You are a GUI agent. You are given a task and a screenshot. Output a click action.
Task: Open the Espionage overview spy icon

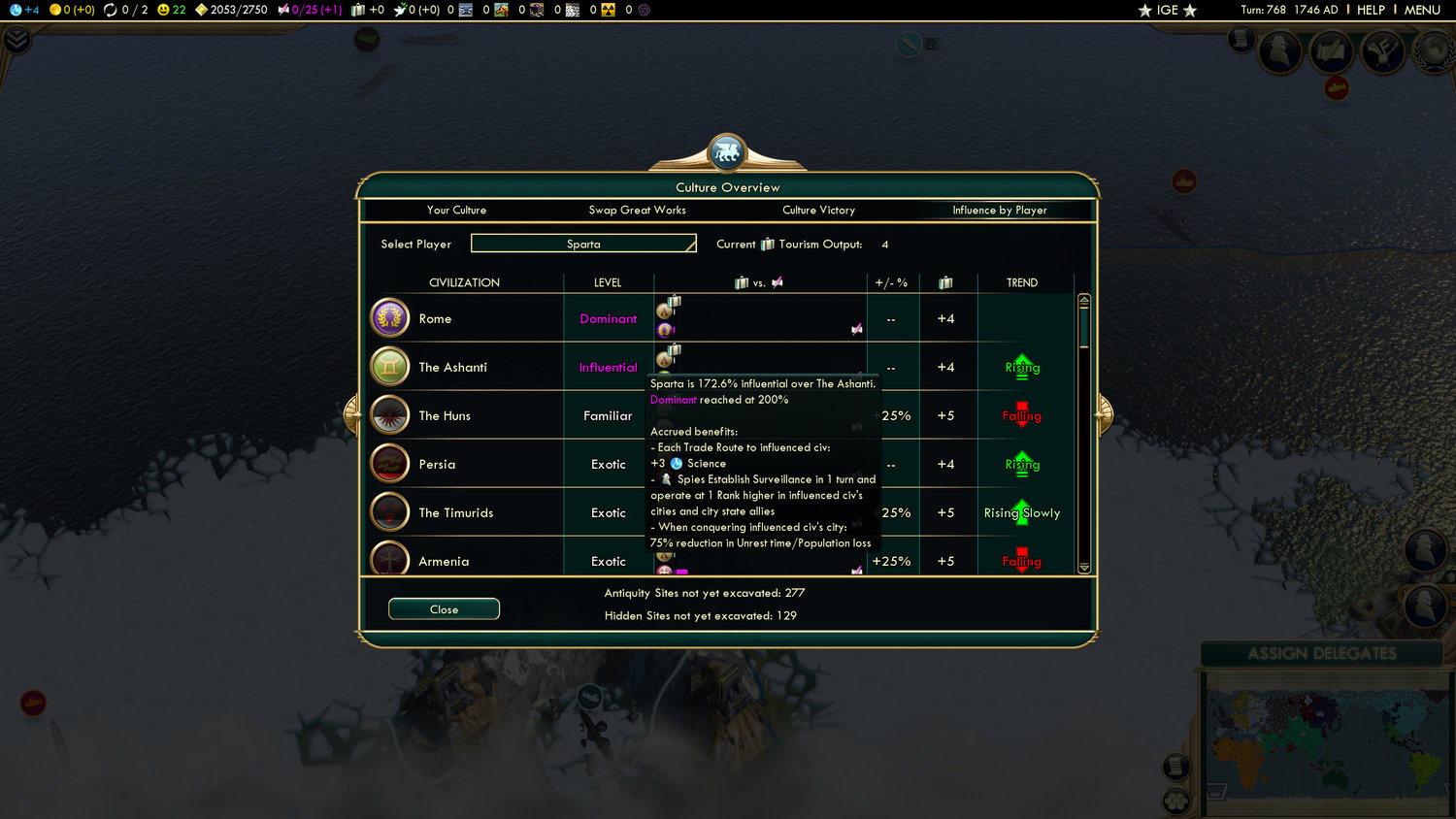click(x=1280, y=50)
